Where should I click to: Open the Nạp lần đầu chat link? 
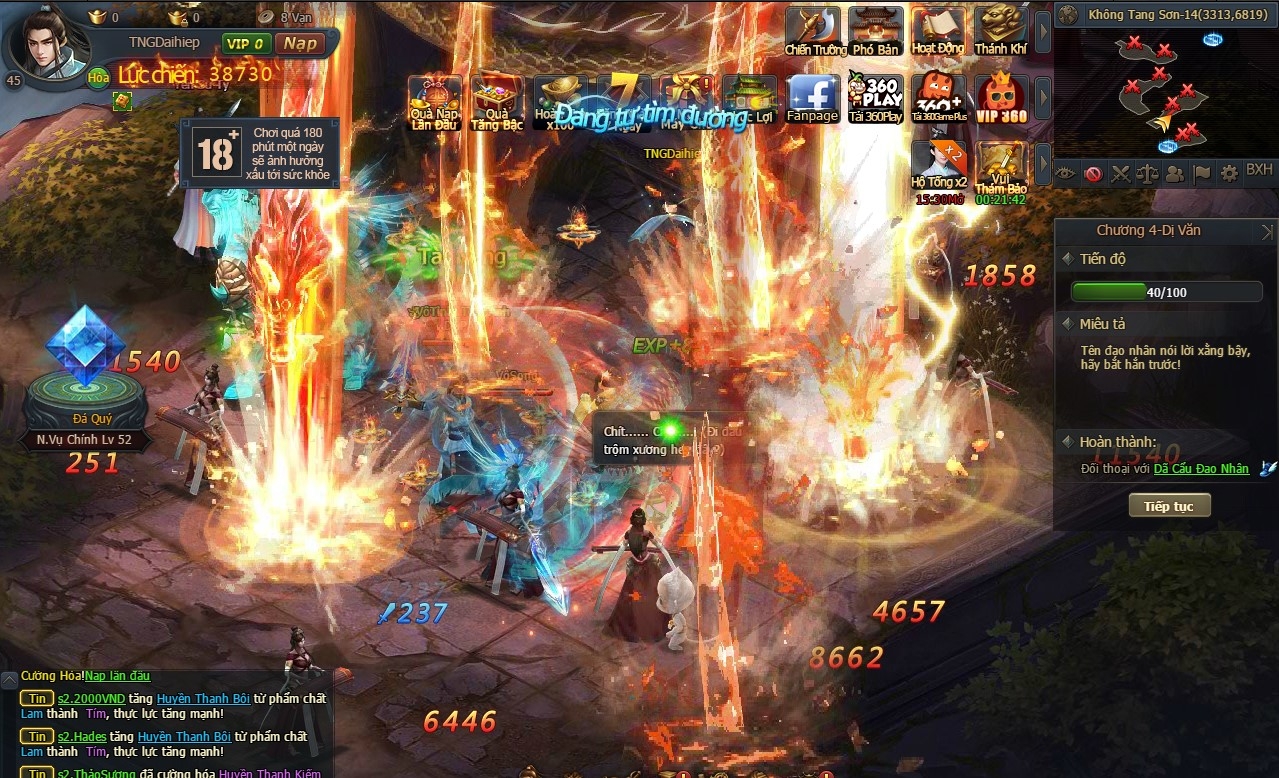[117, 676]
